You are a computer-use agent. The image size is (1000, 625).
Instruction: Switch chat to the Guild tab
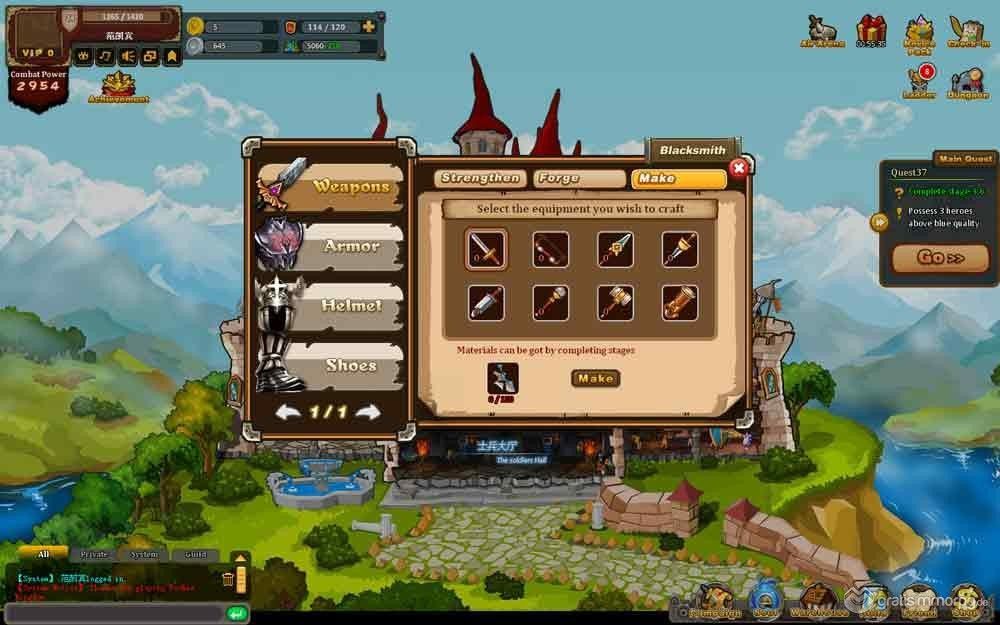coord(195,554)
